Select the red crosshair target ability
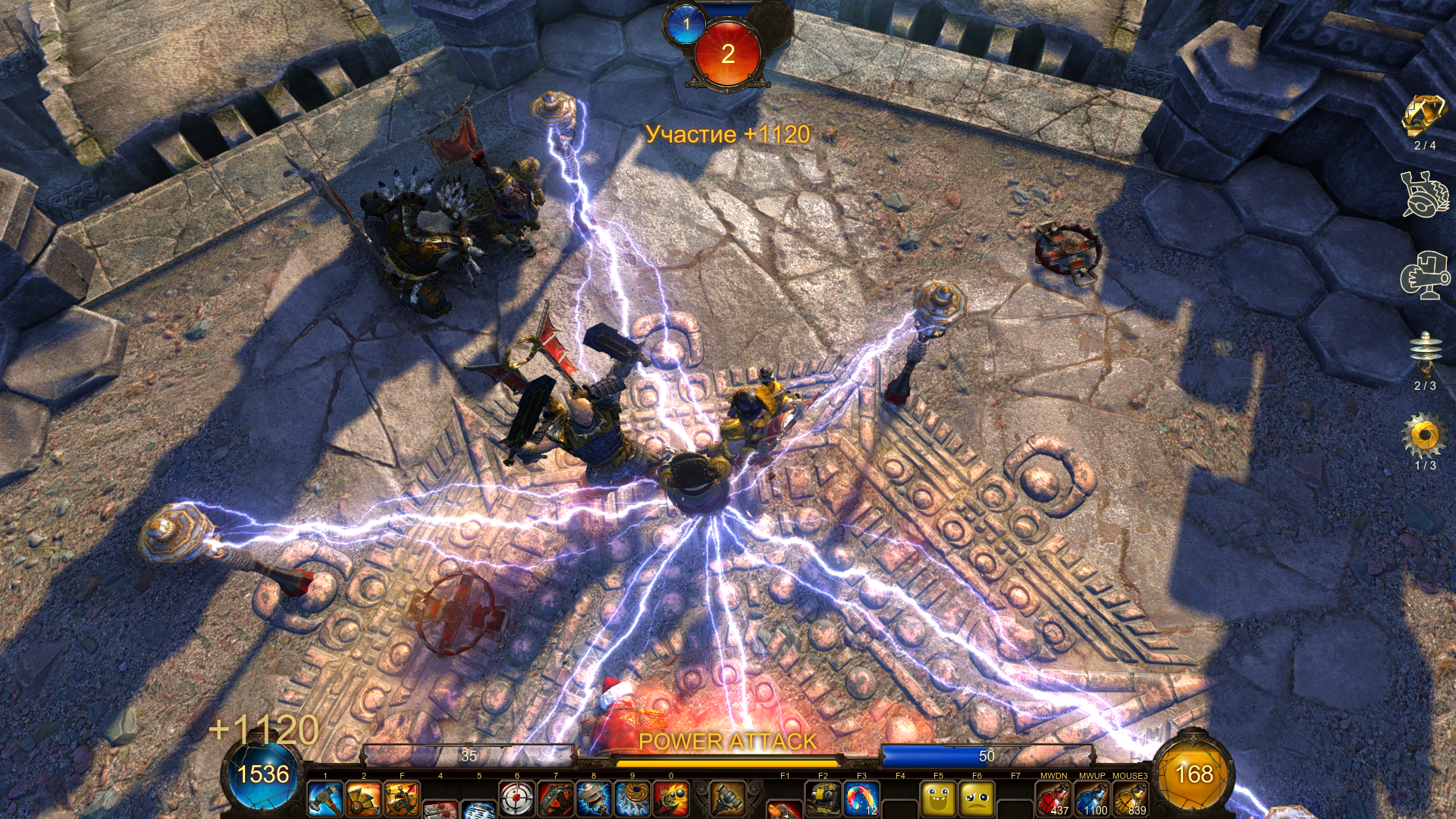The image size is (1456, 819). pyautogui.click(x=517, y=799)
